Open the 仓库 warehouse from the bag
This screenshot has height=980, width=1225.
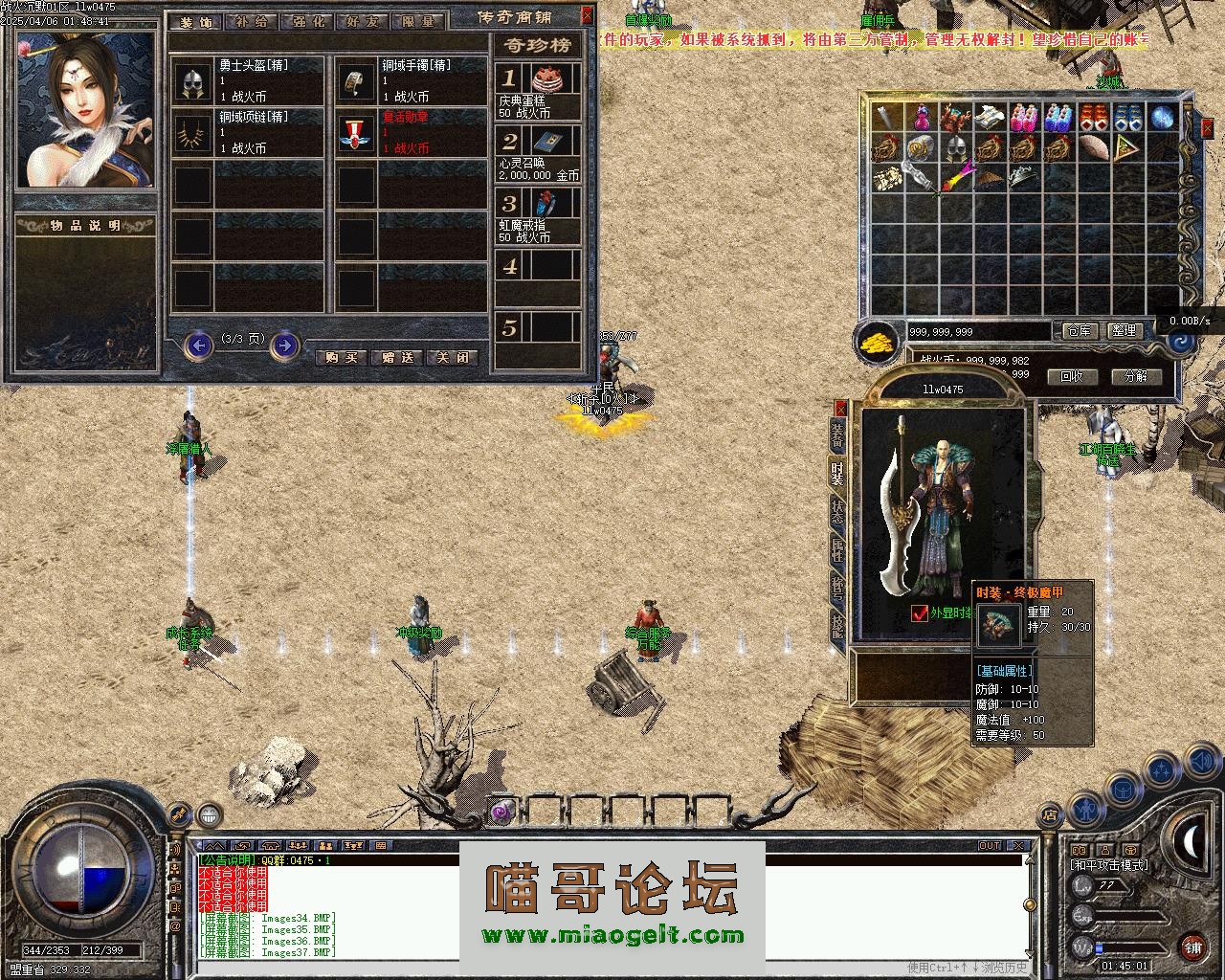coord(1080,330)
